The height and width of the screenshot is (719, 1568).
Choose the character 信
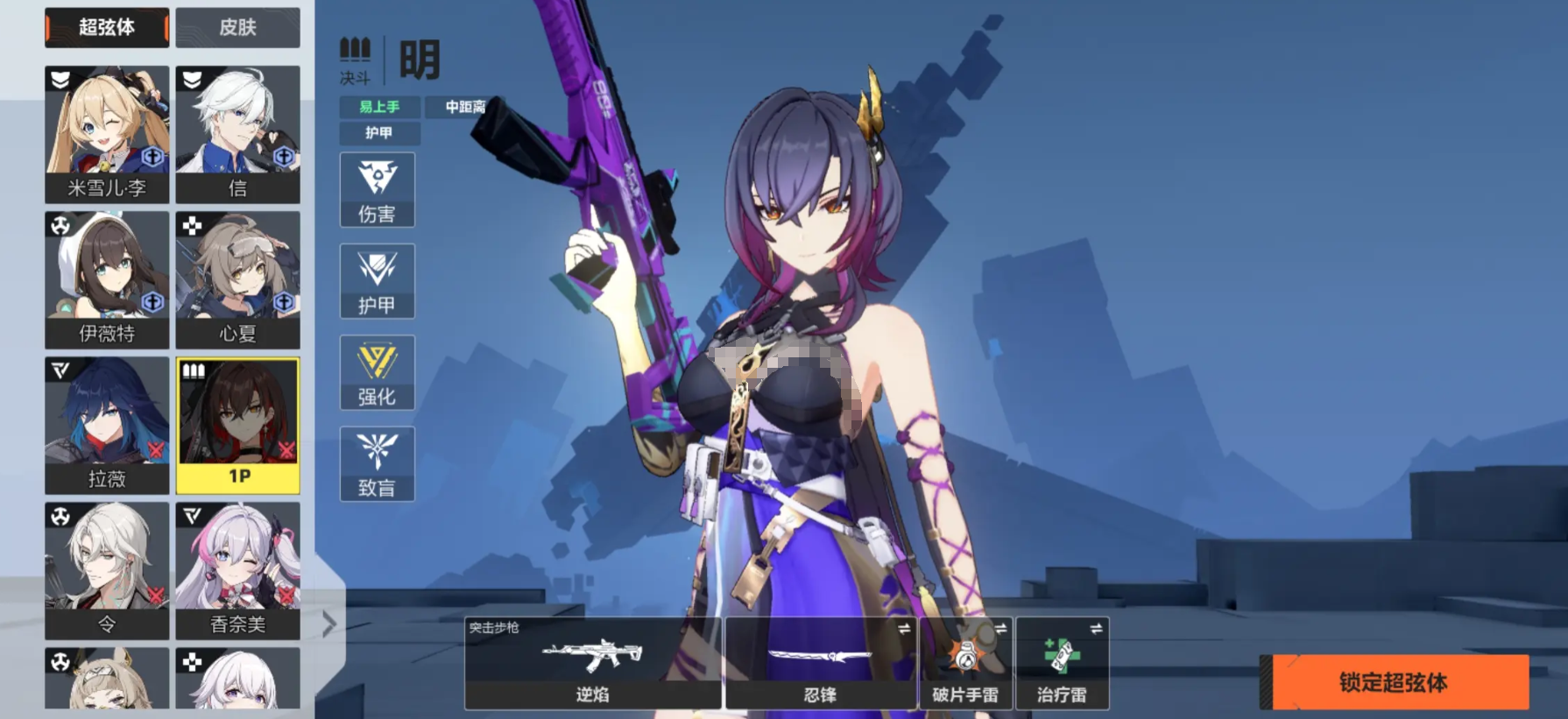[x=237, y=134]
